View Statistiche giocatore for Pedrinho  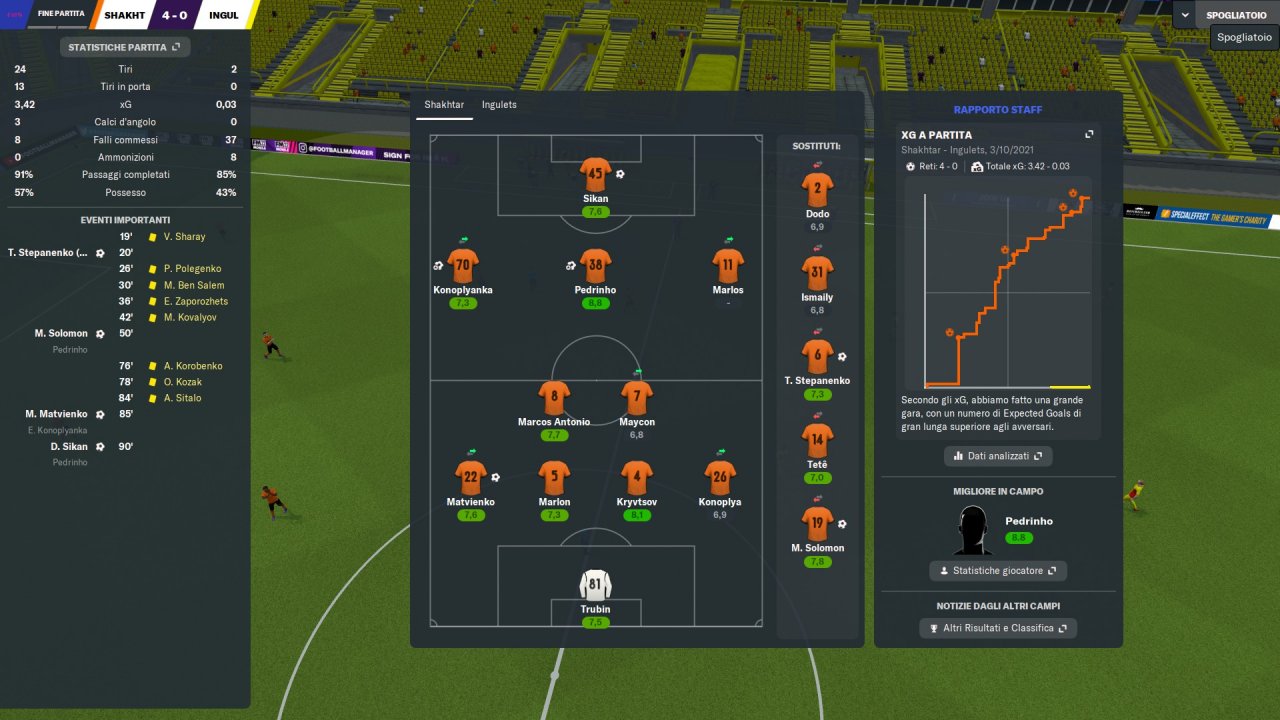coord(998,570)
